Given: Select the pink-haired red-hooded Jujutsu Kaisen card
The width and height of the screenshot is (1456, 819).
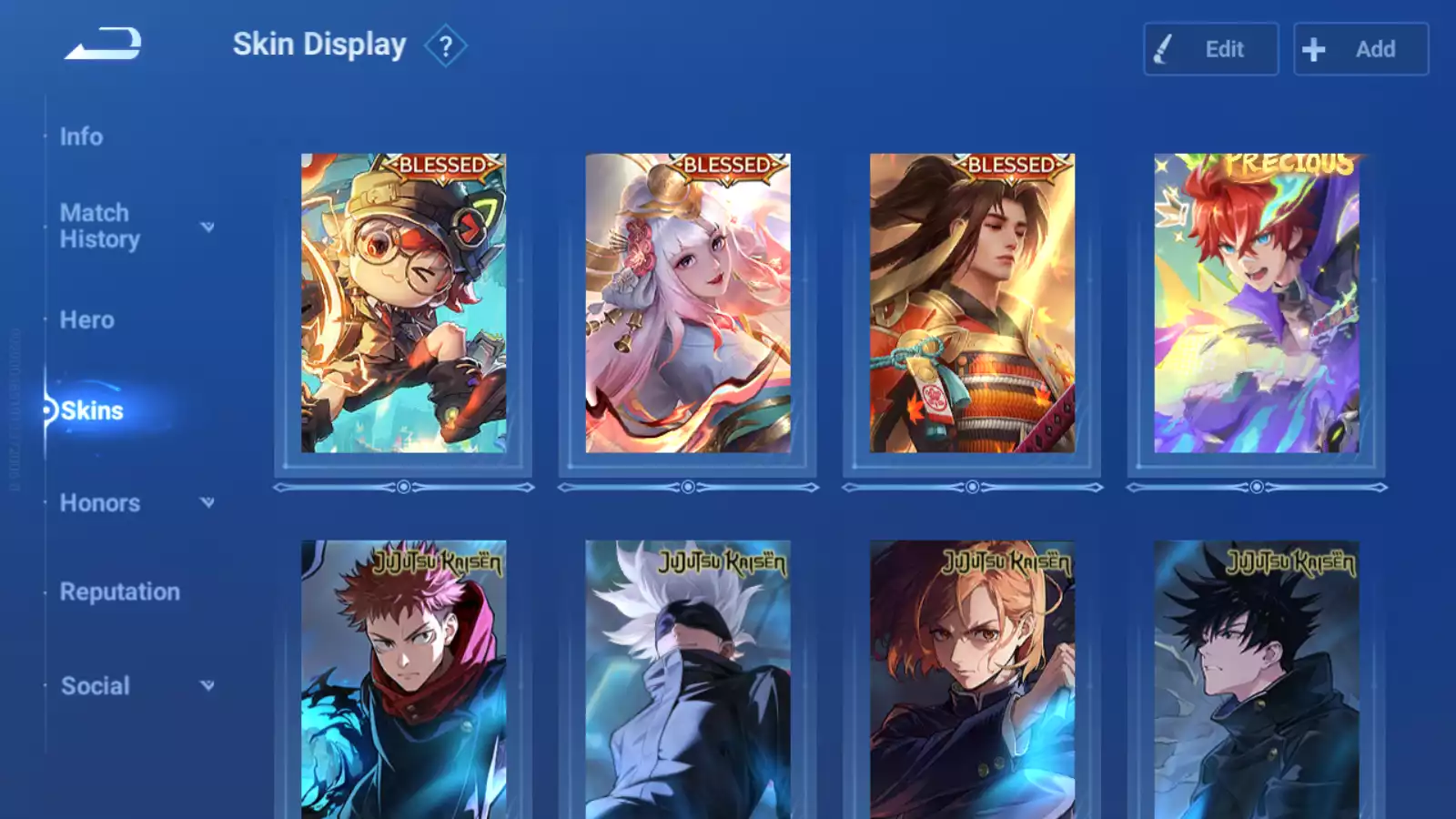Looking at the screenshot, I should [x=403, y=680].
